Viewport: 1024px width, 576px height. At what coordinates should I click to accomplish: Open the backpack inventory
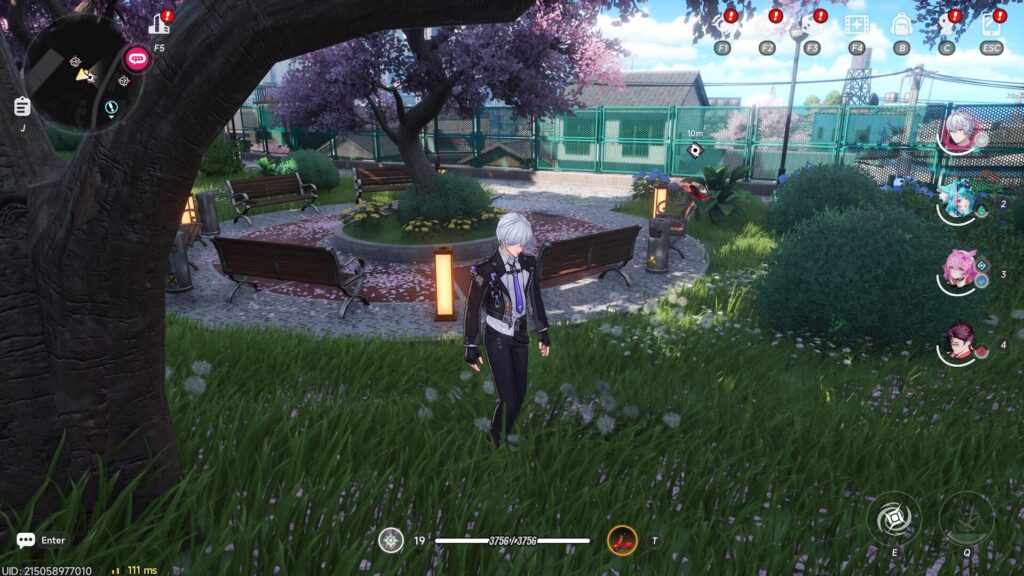[x=901, y=25]
